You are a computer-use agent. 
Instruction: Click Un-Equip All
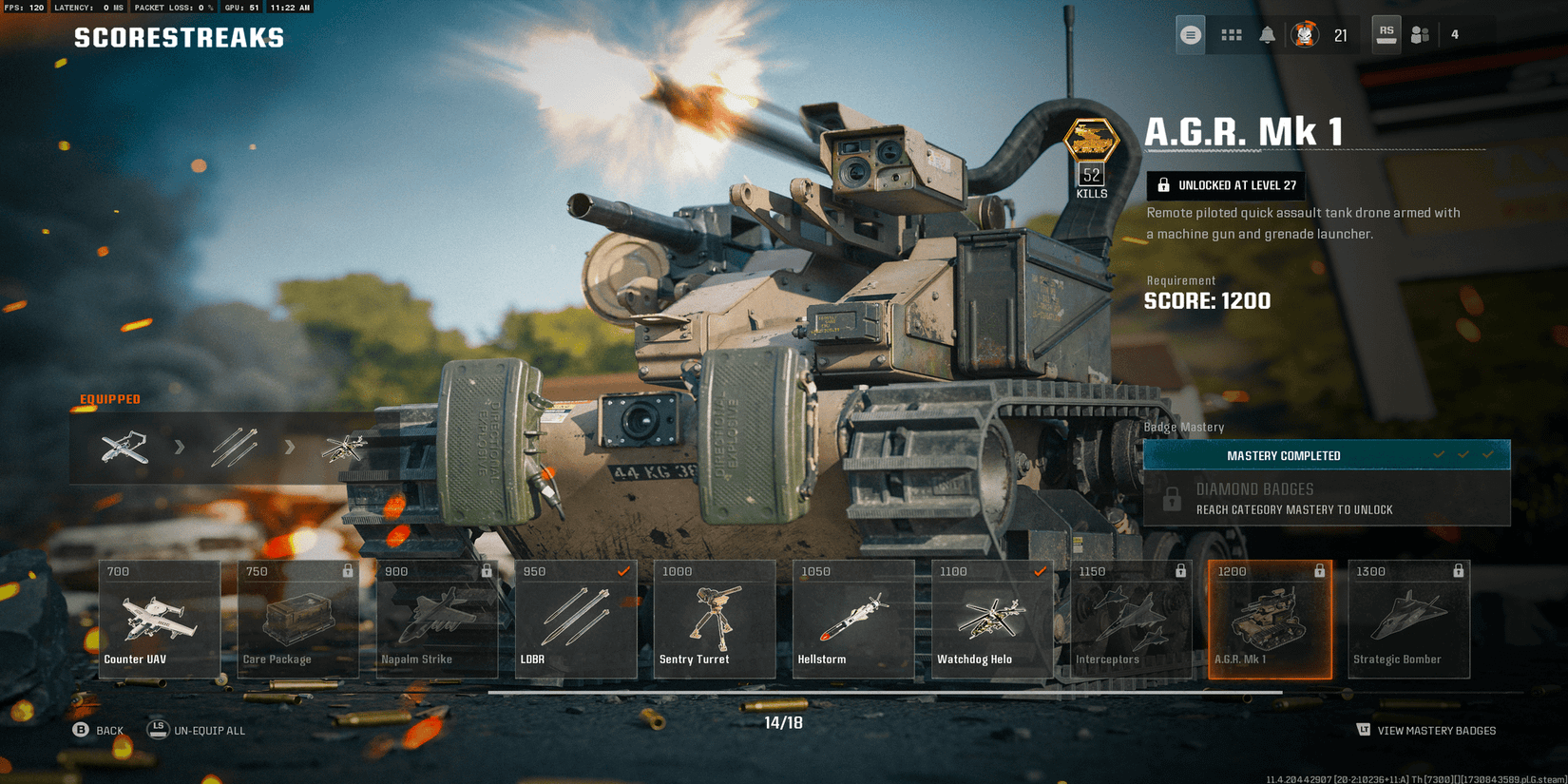point(207,730)
